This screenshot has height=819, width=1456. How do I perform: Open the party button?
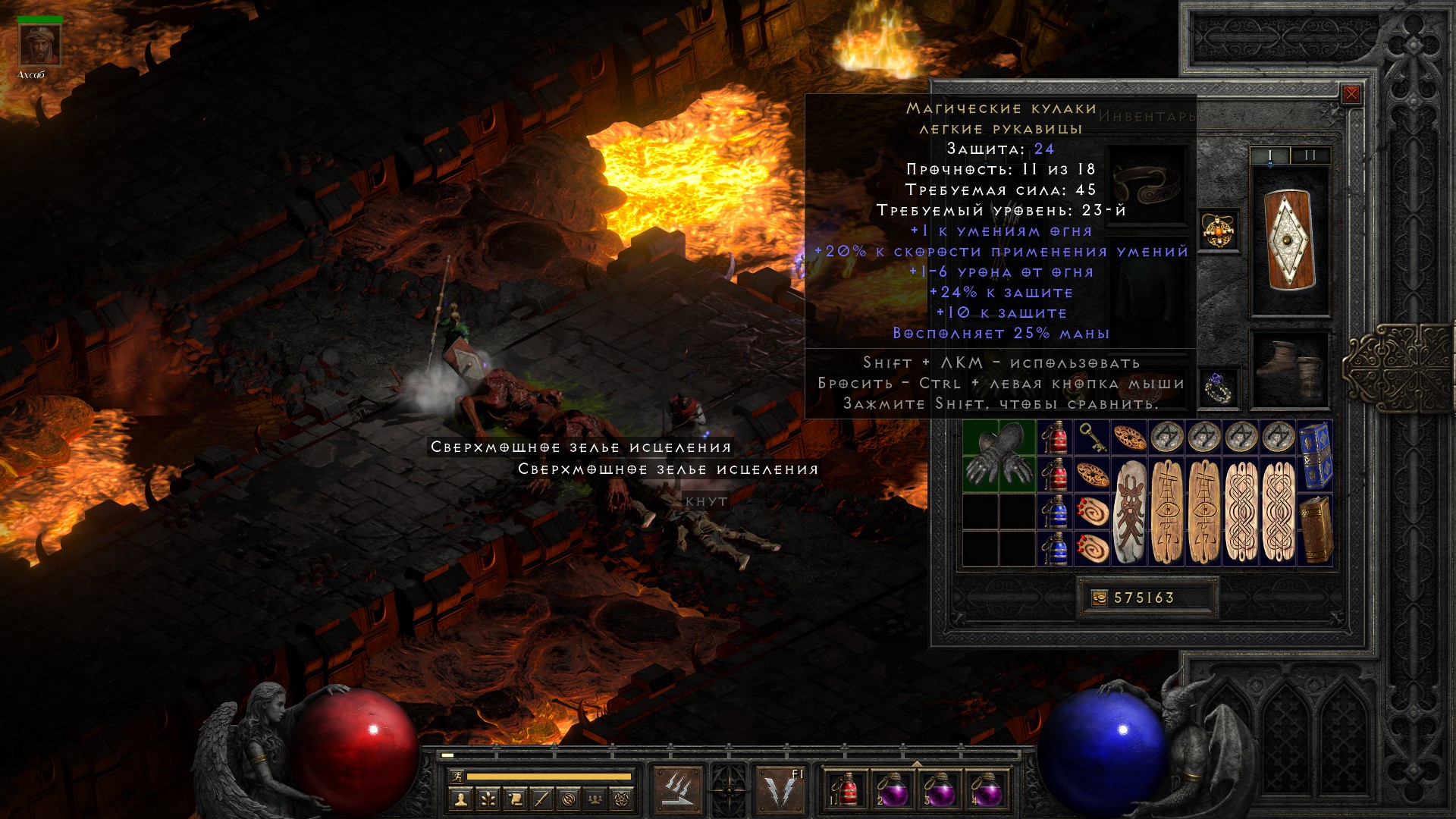pos(596,799)
